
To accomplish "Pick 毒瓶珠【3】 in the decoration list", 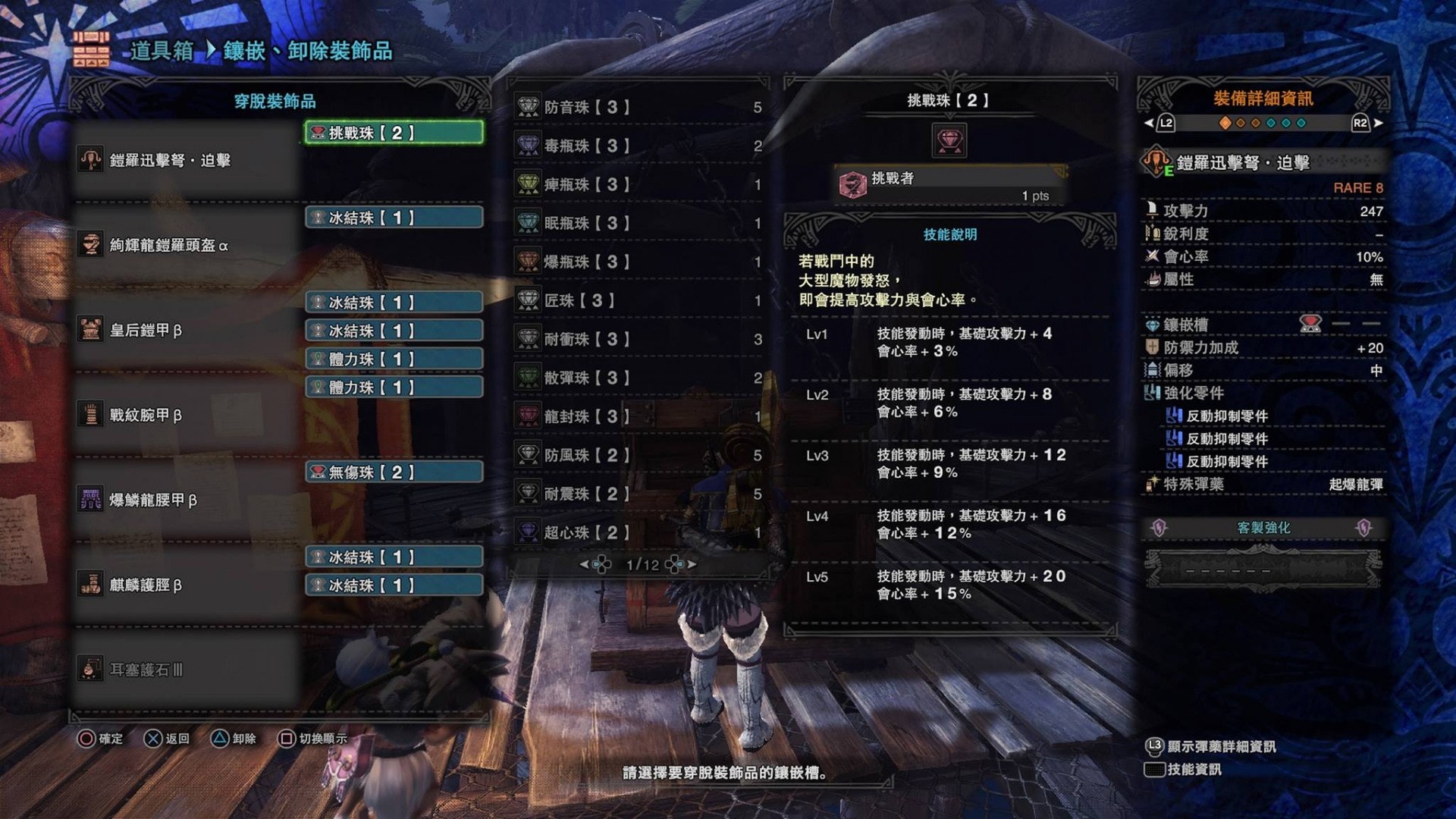I will click(637, 146).
